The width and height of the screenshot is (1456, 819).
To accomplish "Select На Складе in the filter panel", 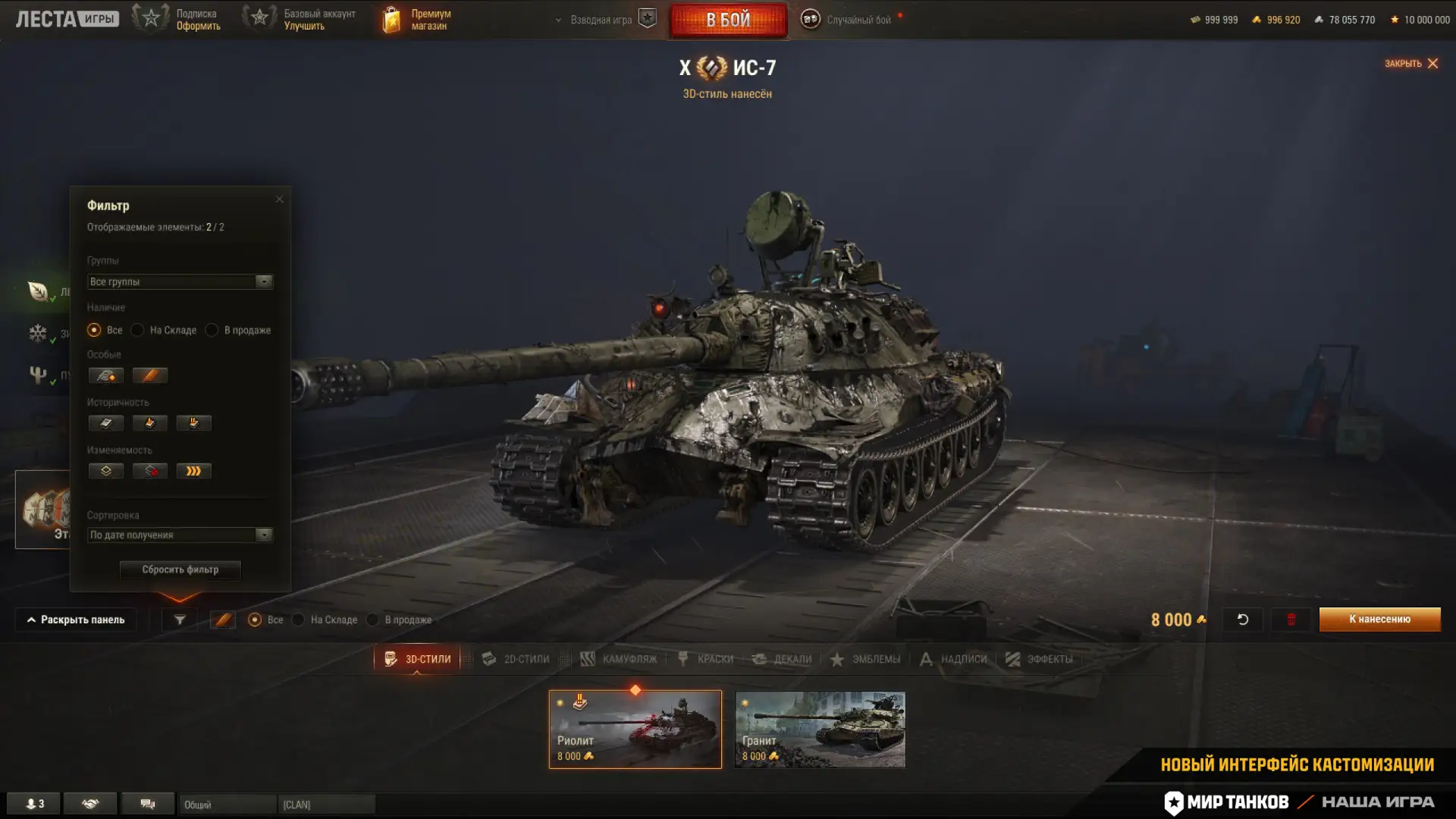I will point(138,330).
